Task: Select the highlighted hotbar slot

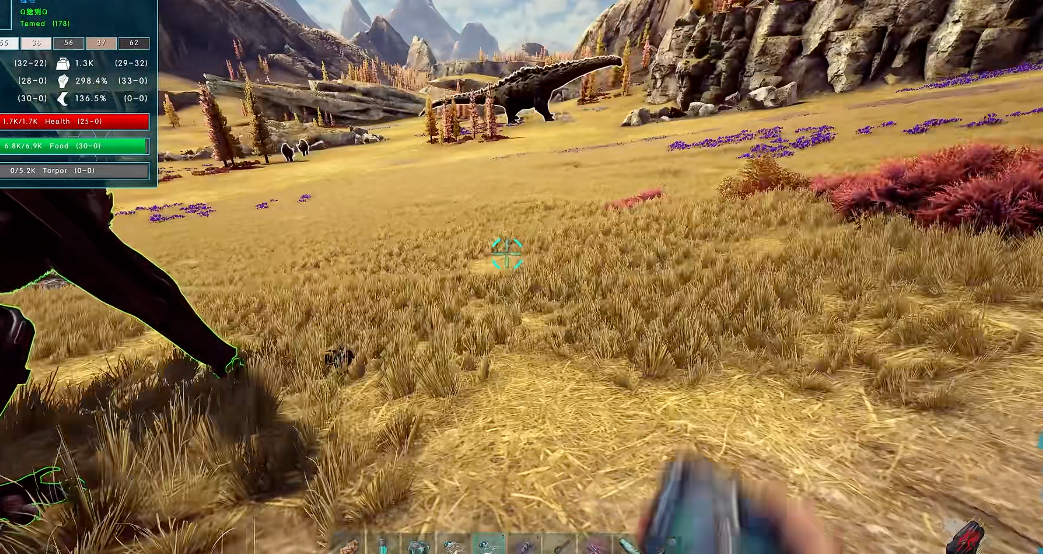Action: (x=488, y=544)
